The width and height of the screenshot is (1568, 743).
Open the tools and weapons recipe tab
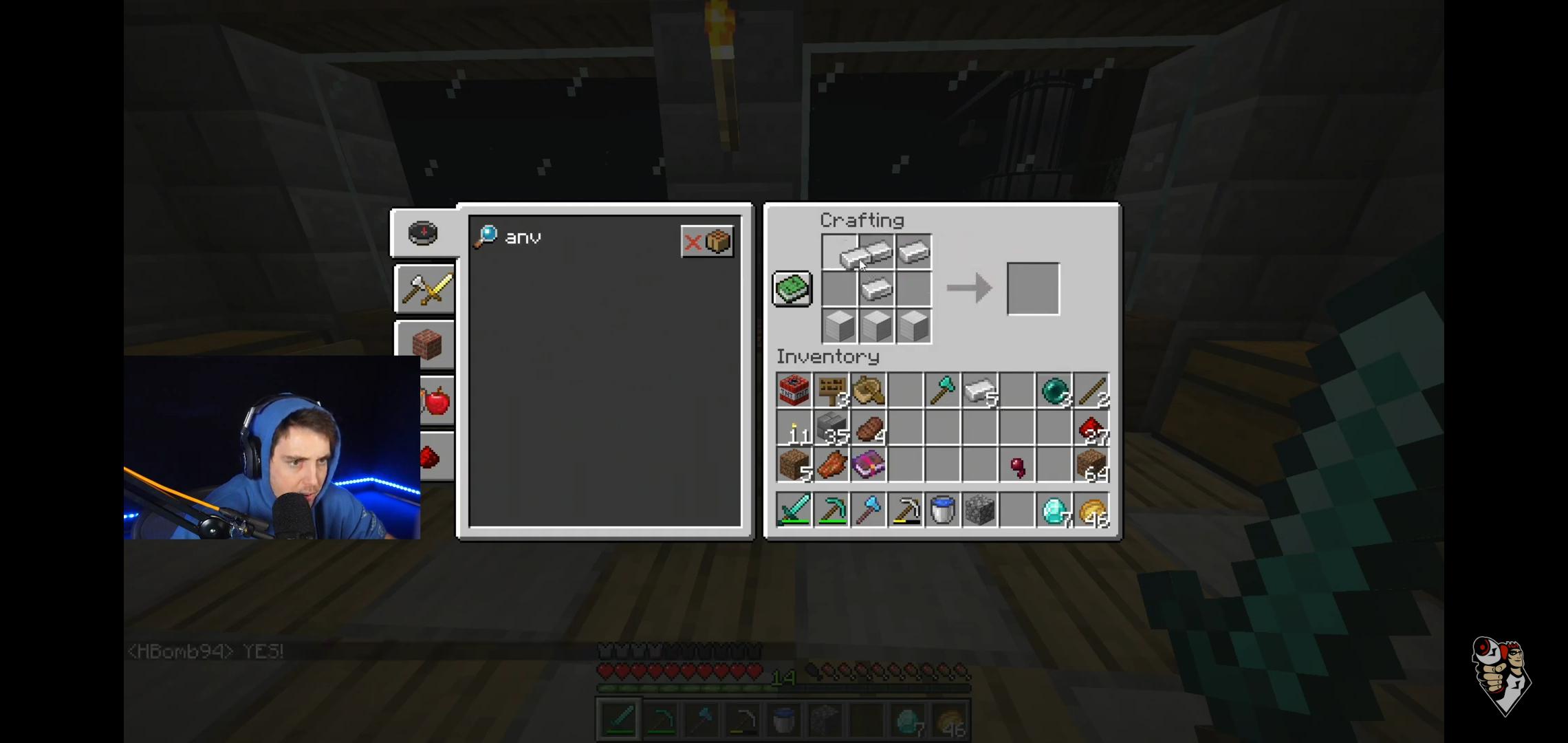(x=424, y=290)
